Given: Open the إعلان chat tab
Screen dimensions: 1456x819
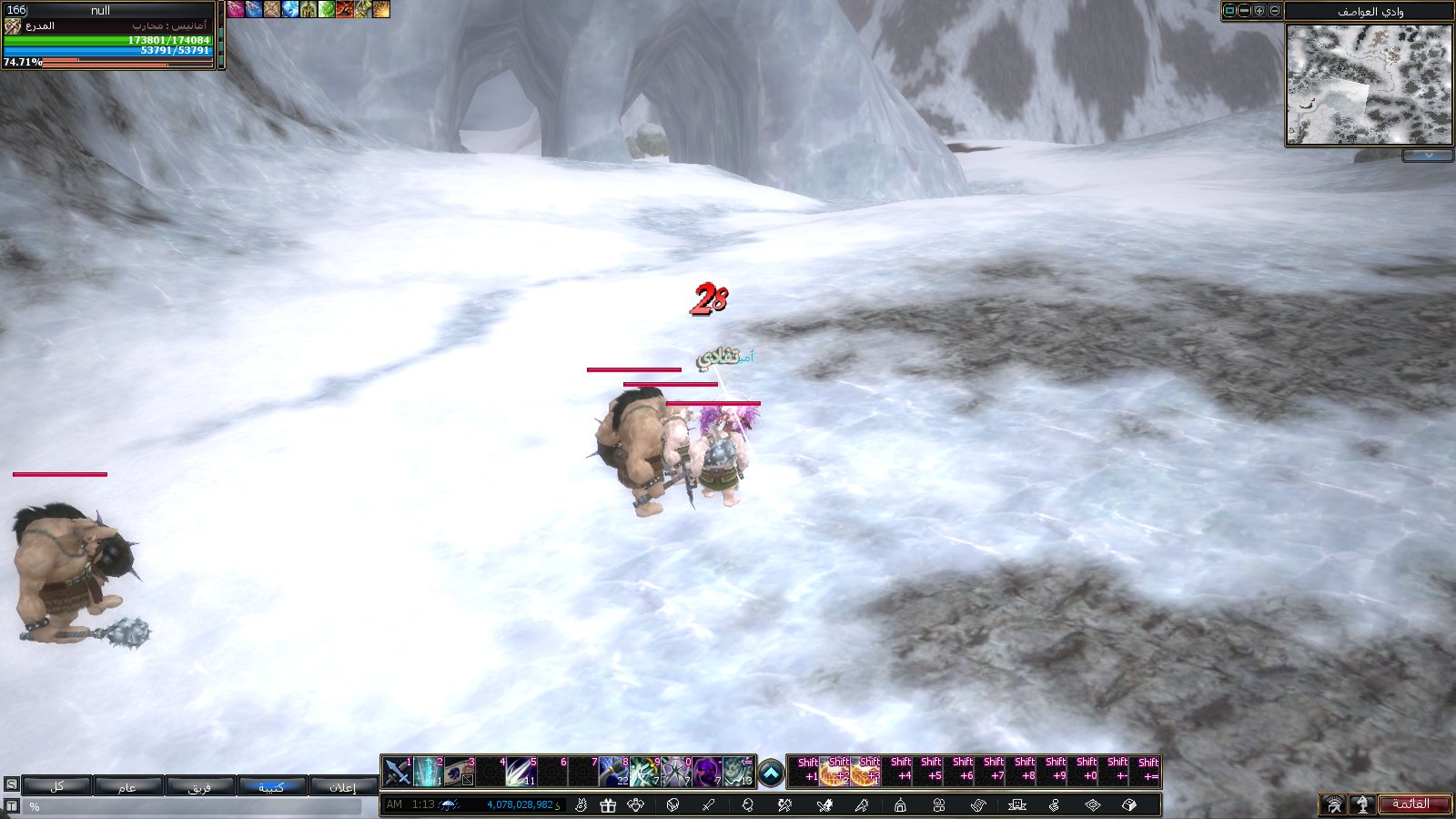Looking at the screenshot, I should (343, 786).
